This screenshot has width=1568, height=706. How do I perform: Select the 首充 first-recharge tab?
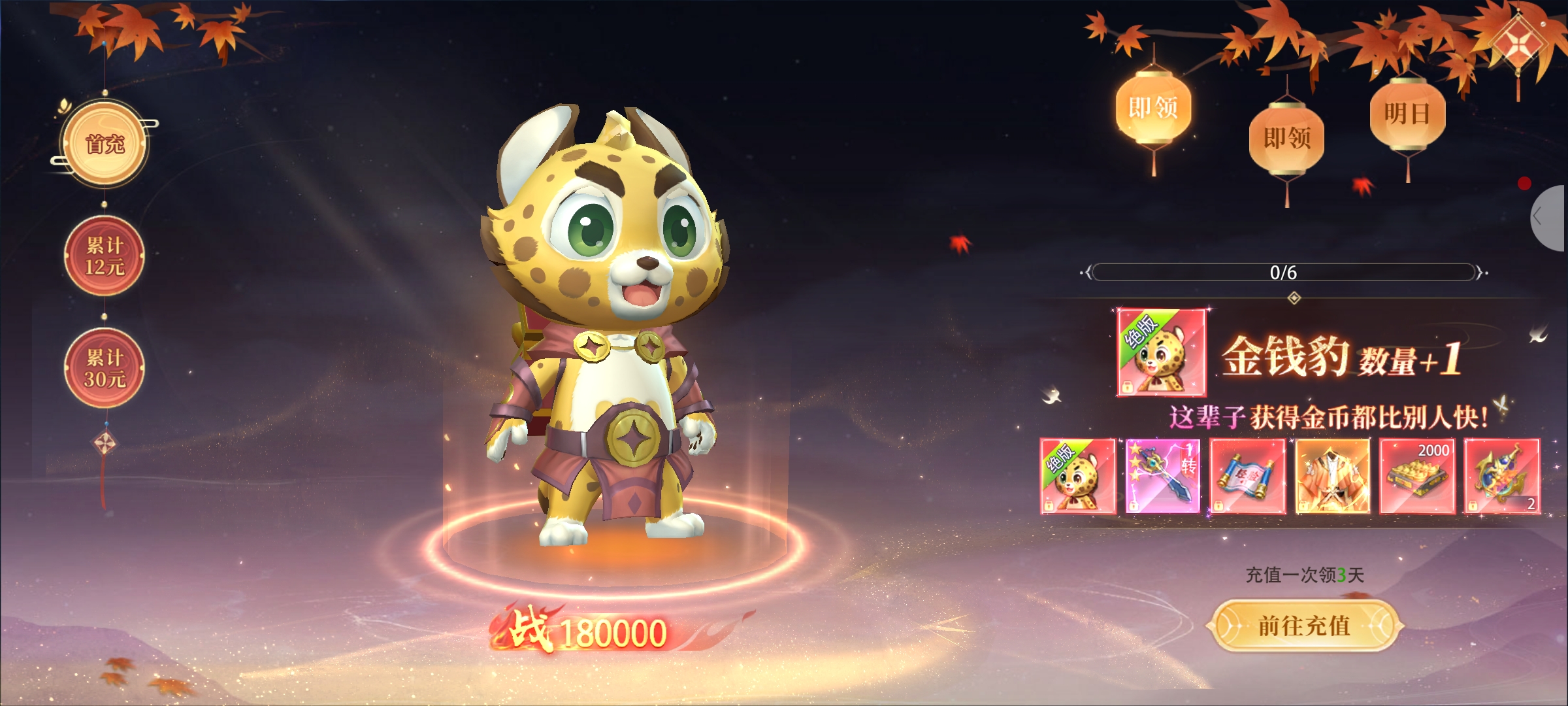coord(105,144)
